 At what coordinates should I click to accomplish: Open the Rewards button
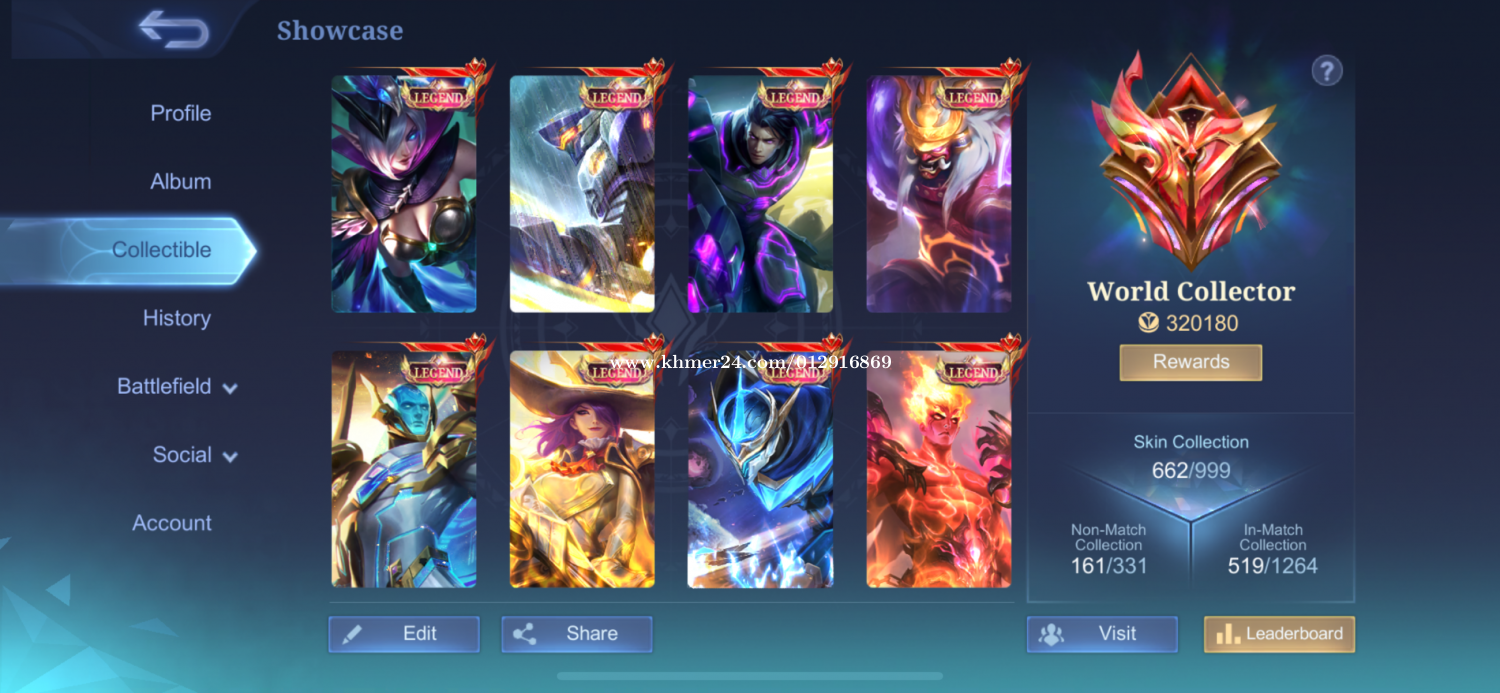pyautogui.click(x=1190, y=362)
